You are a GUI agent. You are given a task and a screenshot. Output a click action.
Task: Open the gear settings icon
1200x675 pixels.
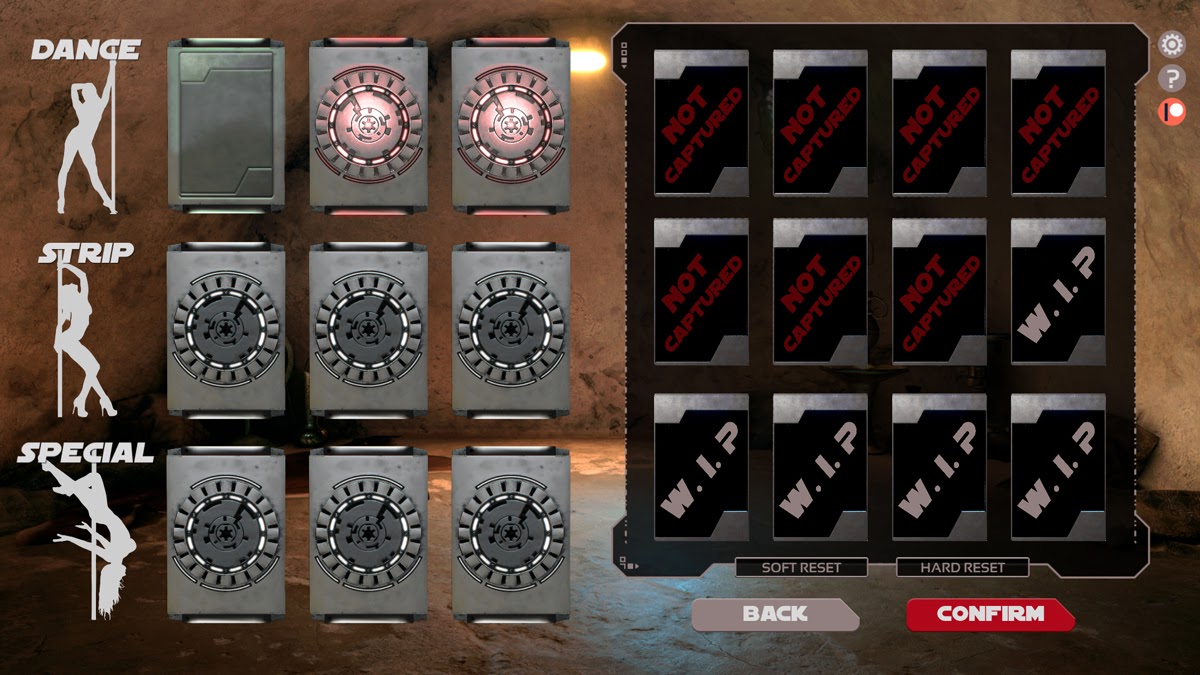[1171, 45]
